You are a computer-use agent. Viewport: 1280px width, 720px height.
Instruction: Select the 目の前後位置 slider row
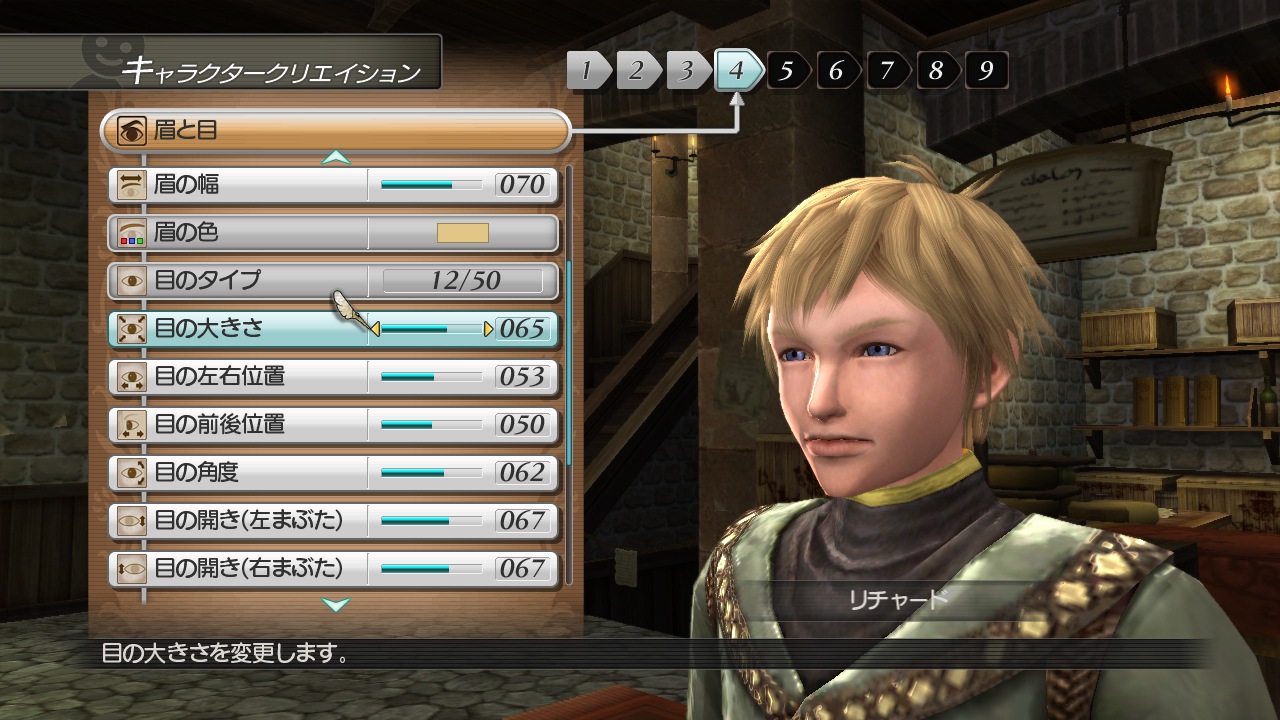333,425
